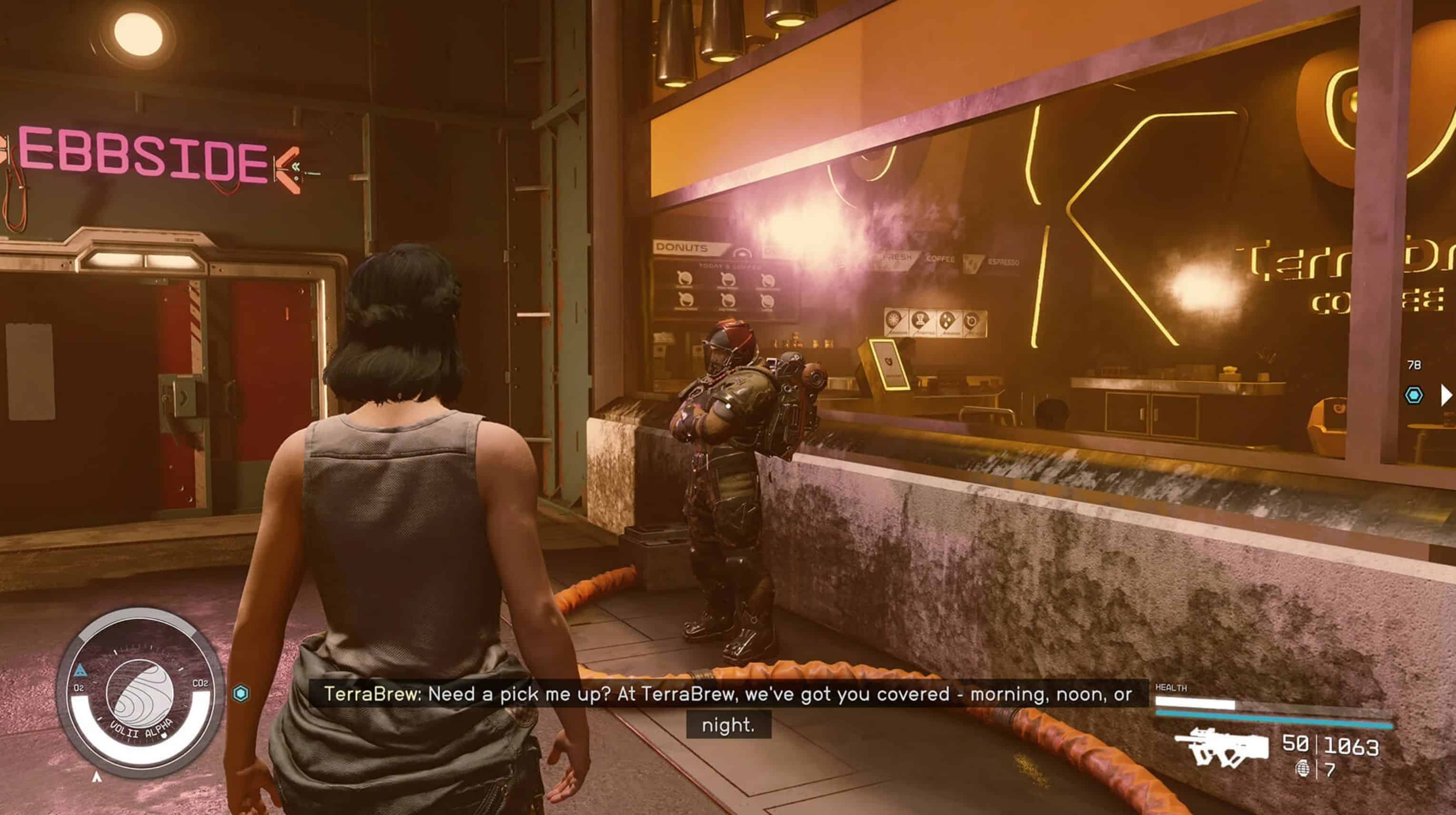Click the grenade icon beside the count

click(x=1302, y=769)
